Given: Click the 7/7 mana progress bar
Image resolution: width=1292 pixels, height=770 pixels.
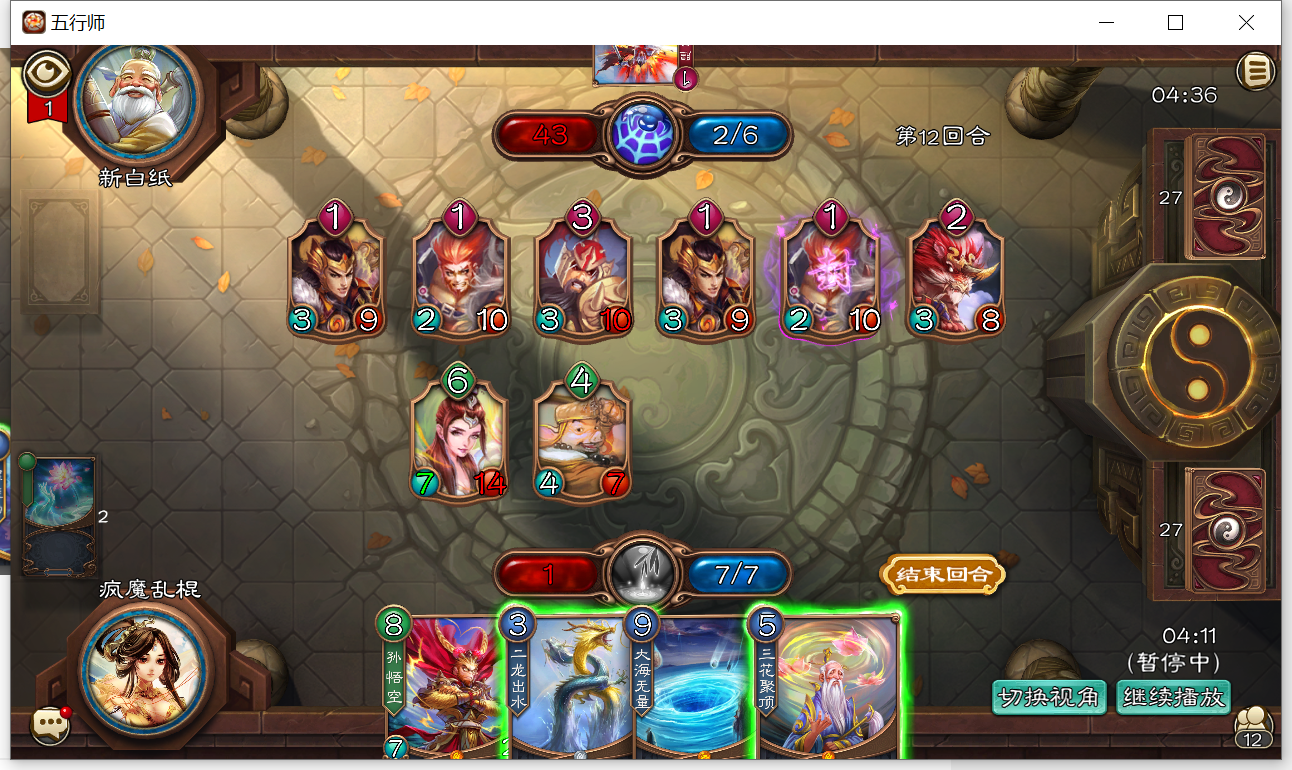Looking at the screenshot, I should (737, 574).
